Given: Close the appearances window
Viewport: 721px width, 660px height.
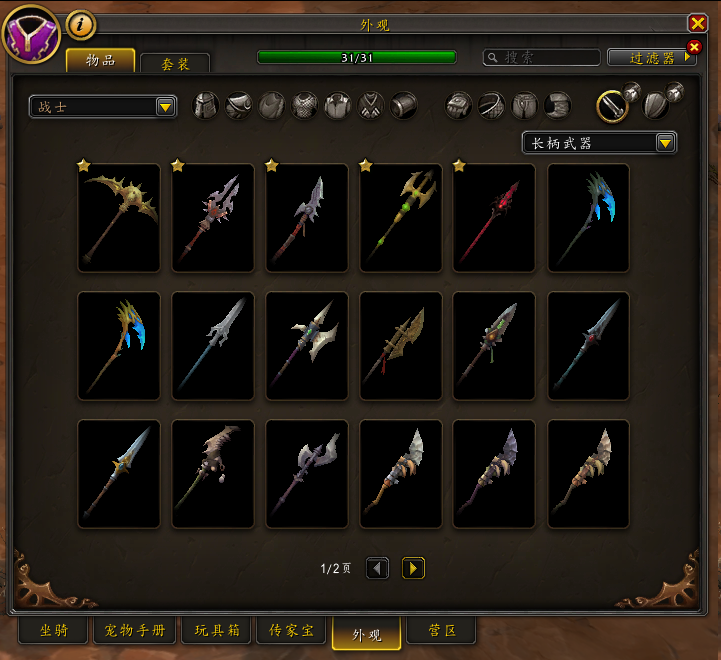Looking at the screenshot, I should (697, 23).
